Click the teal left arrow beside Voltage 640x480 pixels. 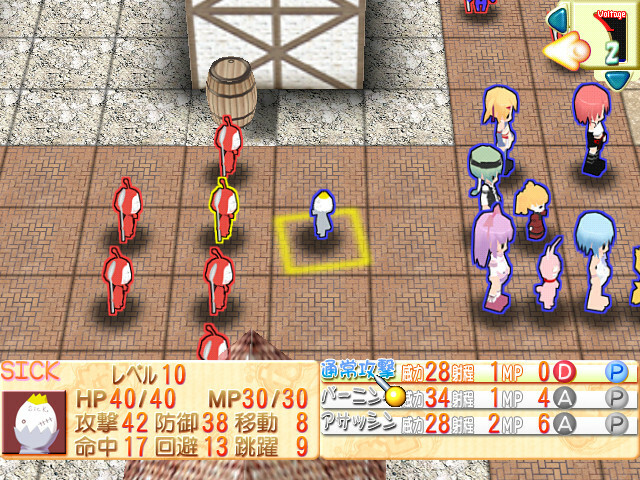tap(555, 19)
